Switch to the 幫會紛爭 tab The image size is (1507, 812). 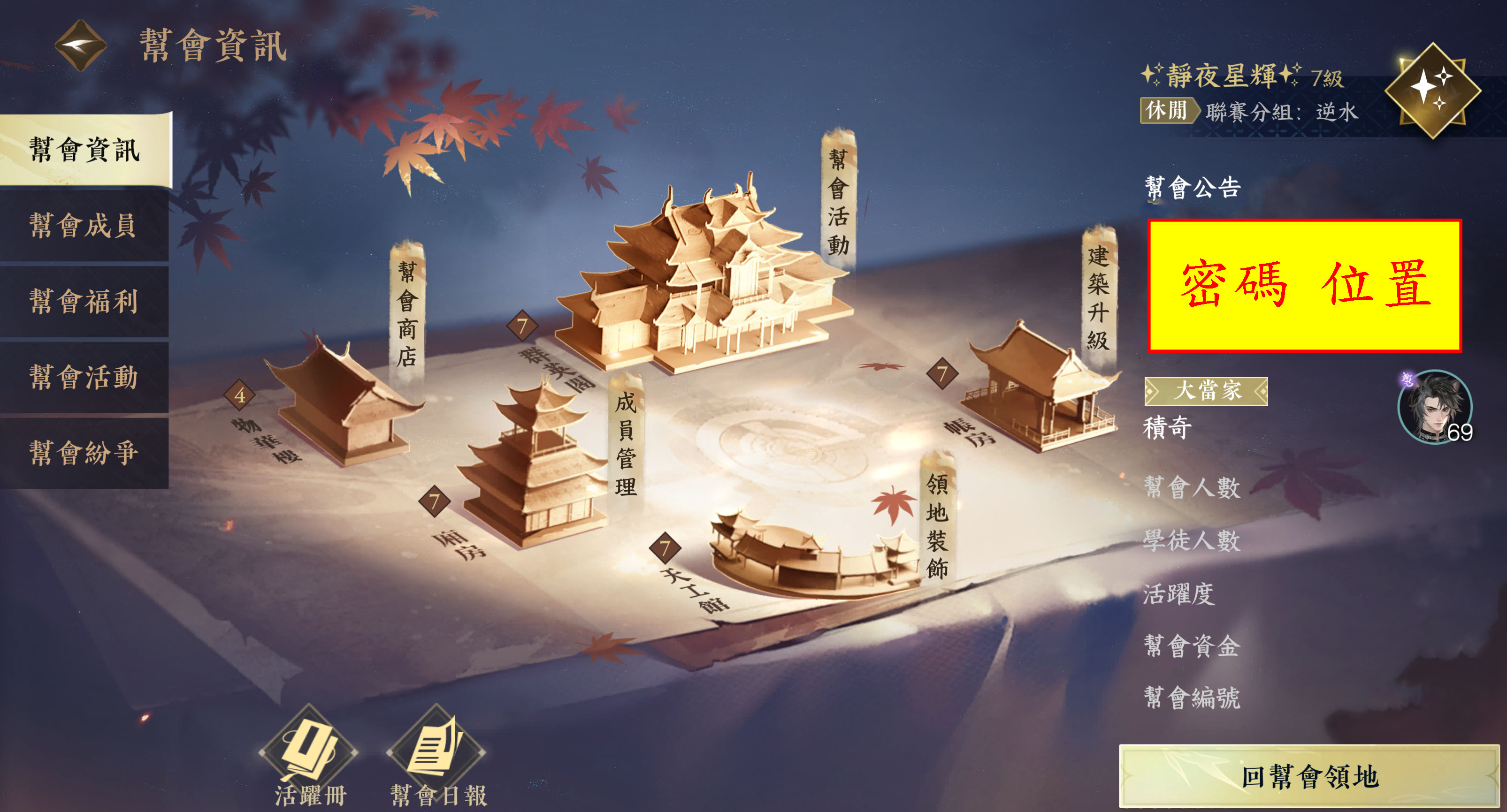pos(84,453)
